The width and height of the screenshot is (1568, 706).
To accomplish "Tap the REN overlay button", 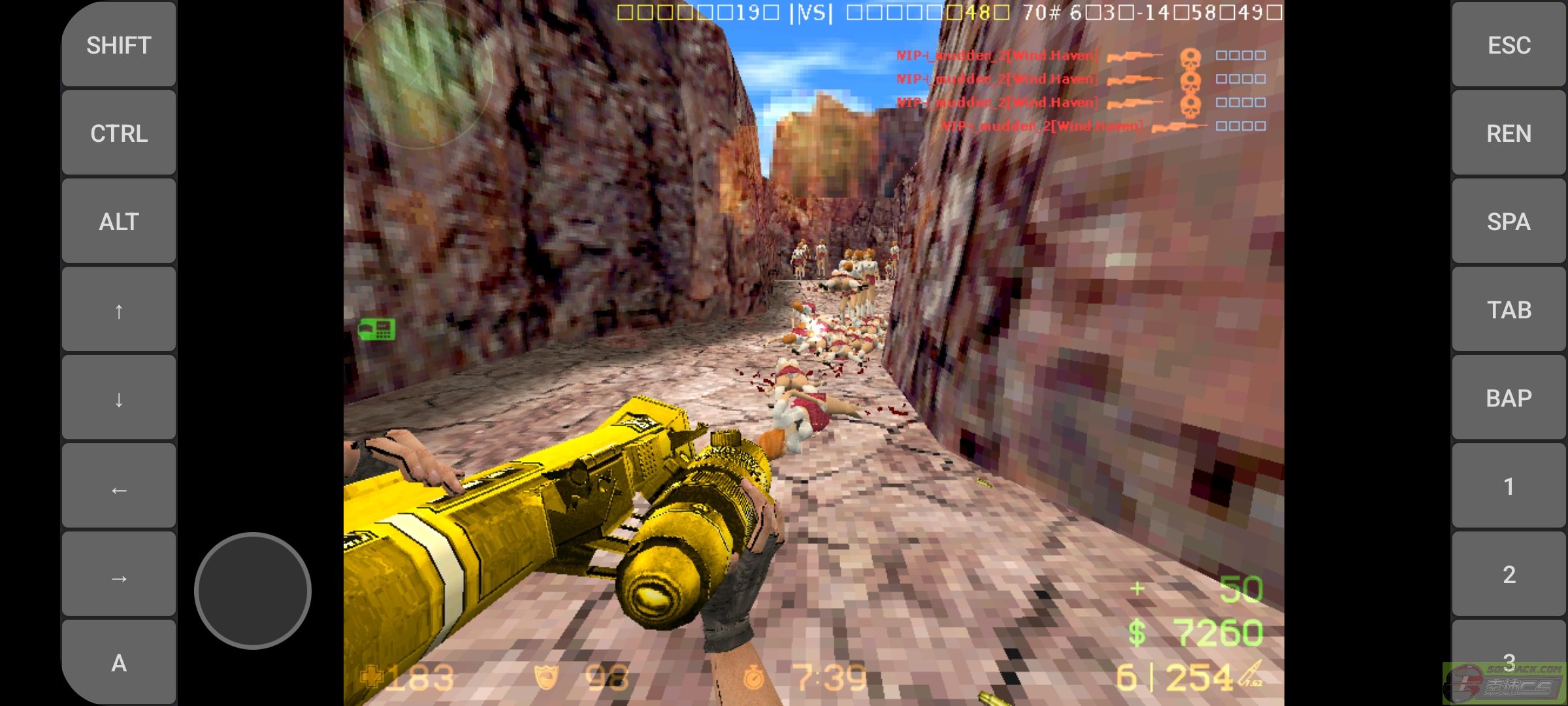I will pyautogui.click(x=1509, y=133).
